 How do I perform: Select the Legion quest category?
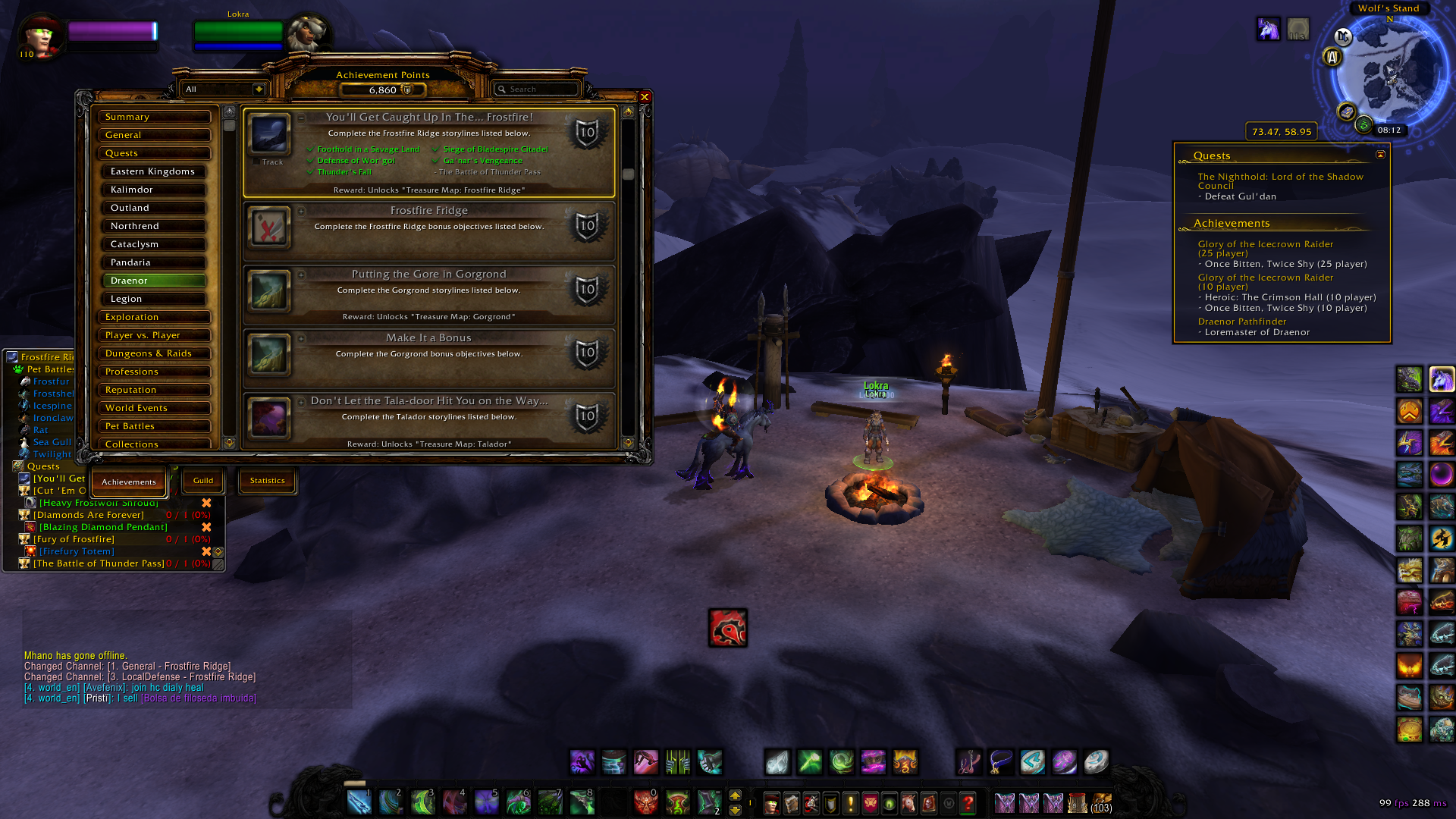coord(155,299)
